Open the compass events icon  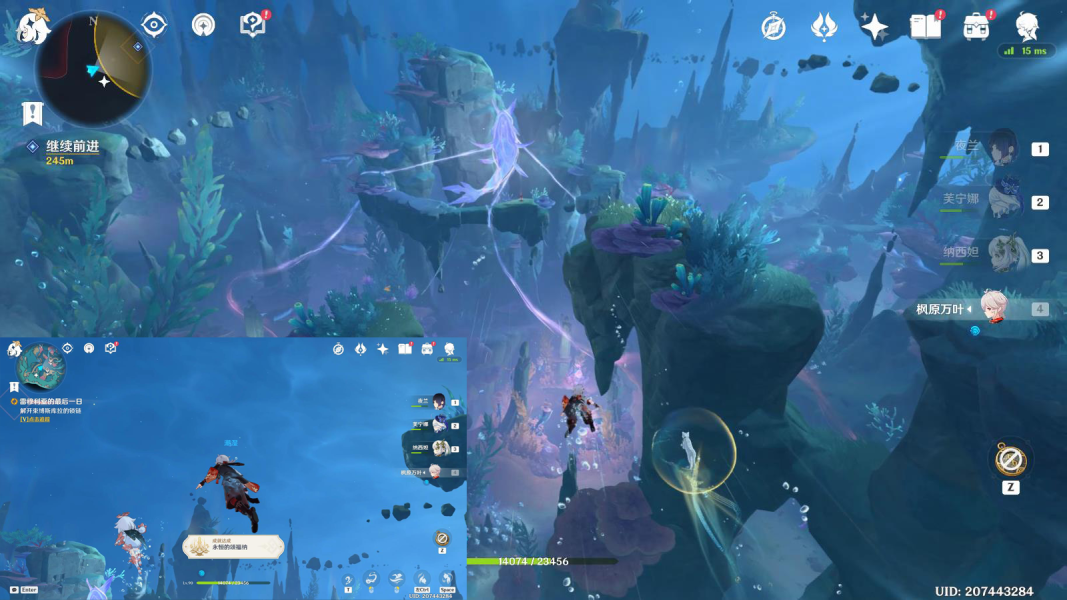[x=773, y=27]
